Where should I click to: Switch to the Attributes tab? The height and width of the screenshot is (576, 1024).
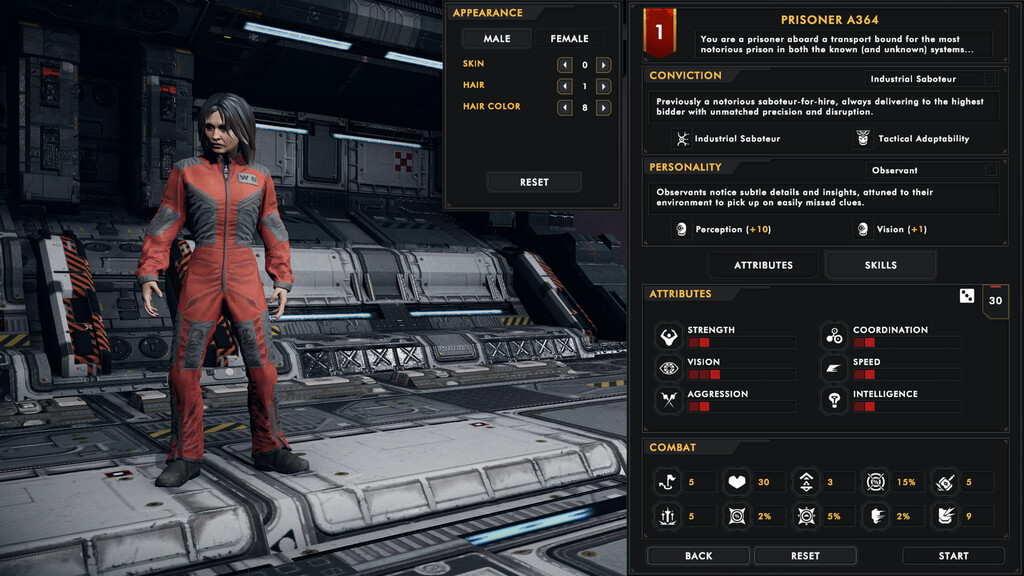tap(763, 265)
